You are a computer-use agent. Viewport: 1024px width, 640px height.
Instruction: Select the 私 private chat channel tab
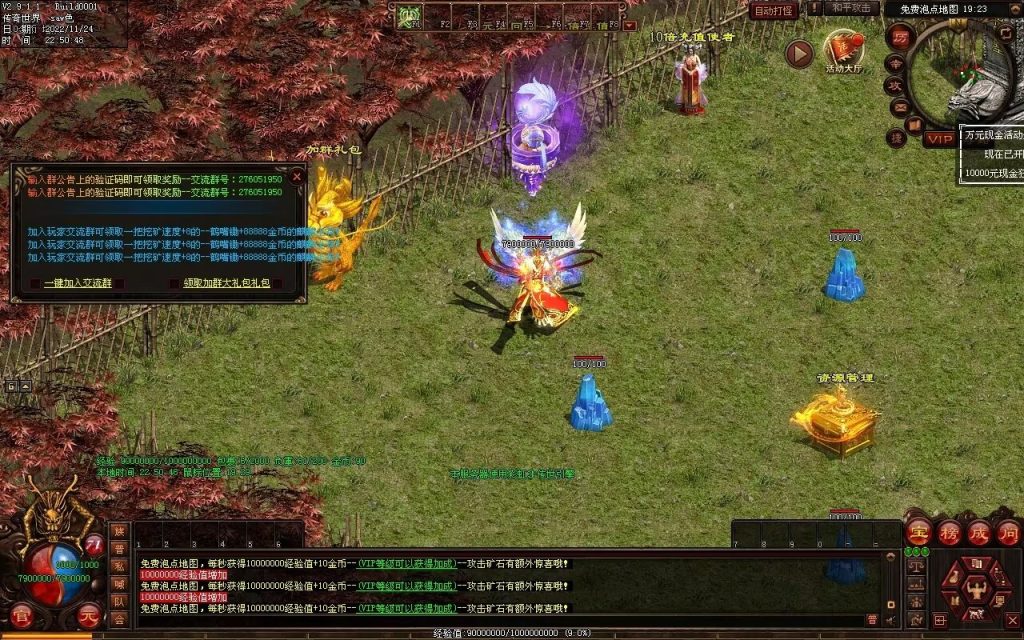point(119,566)
